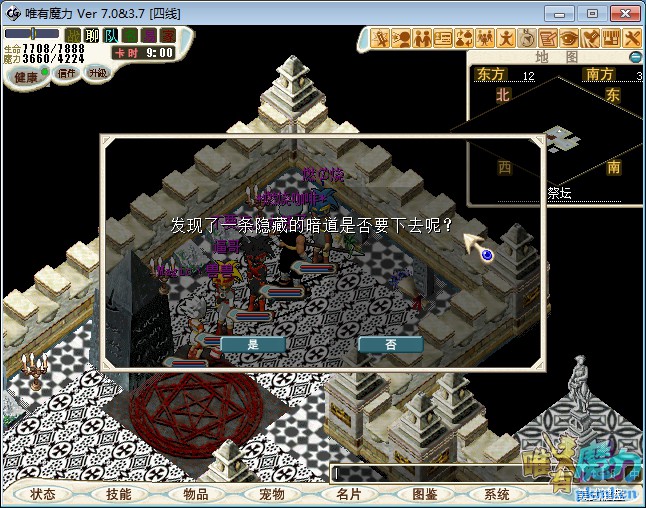This screenshot has width=646, height=508.
Task: Toggle the 聊 chat mode icon
Action: 92,36
